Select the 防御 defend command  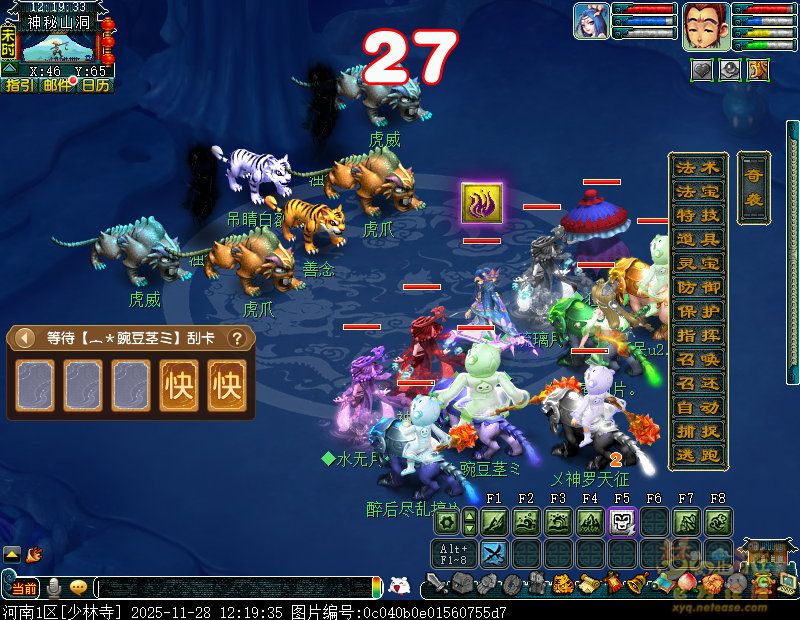click(x=698, y=287)
